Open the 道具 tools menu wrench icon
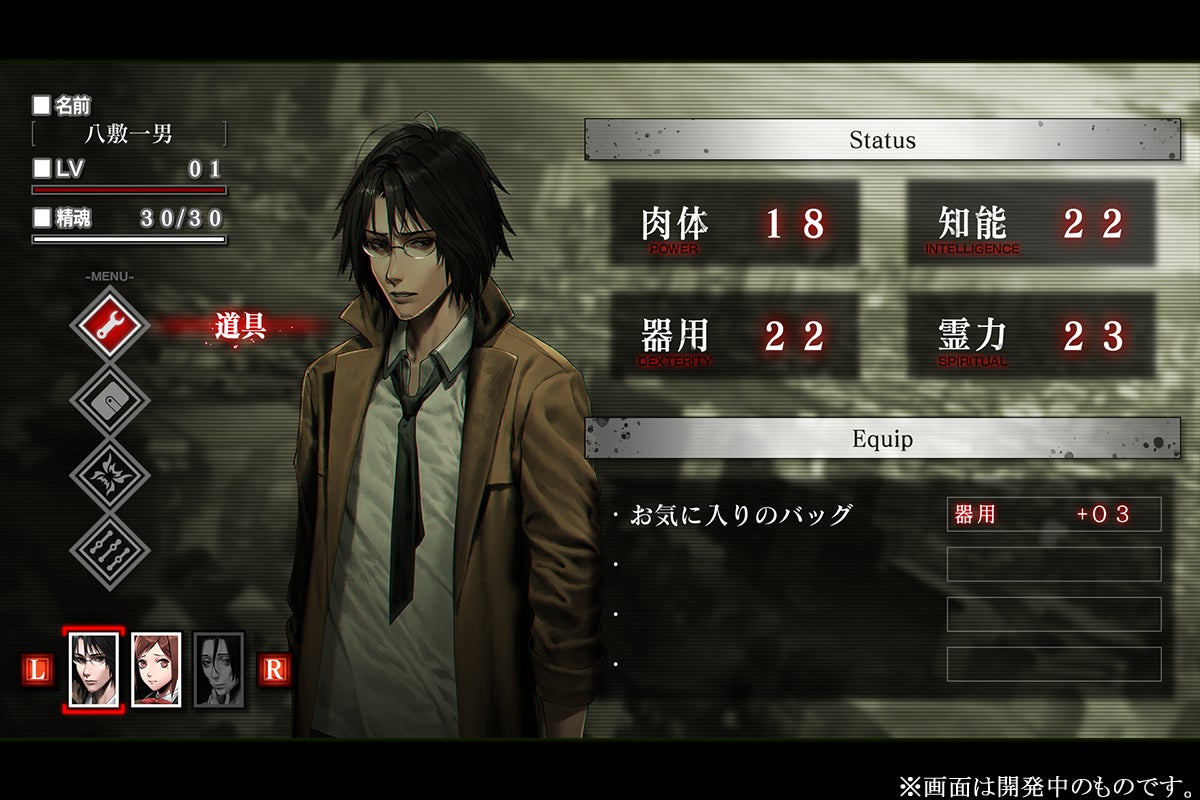Viewport: 1200px width, 800px height. (x=109, y=325)
